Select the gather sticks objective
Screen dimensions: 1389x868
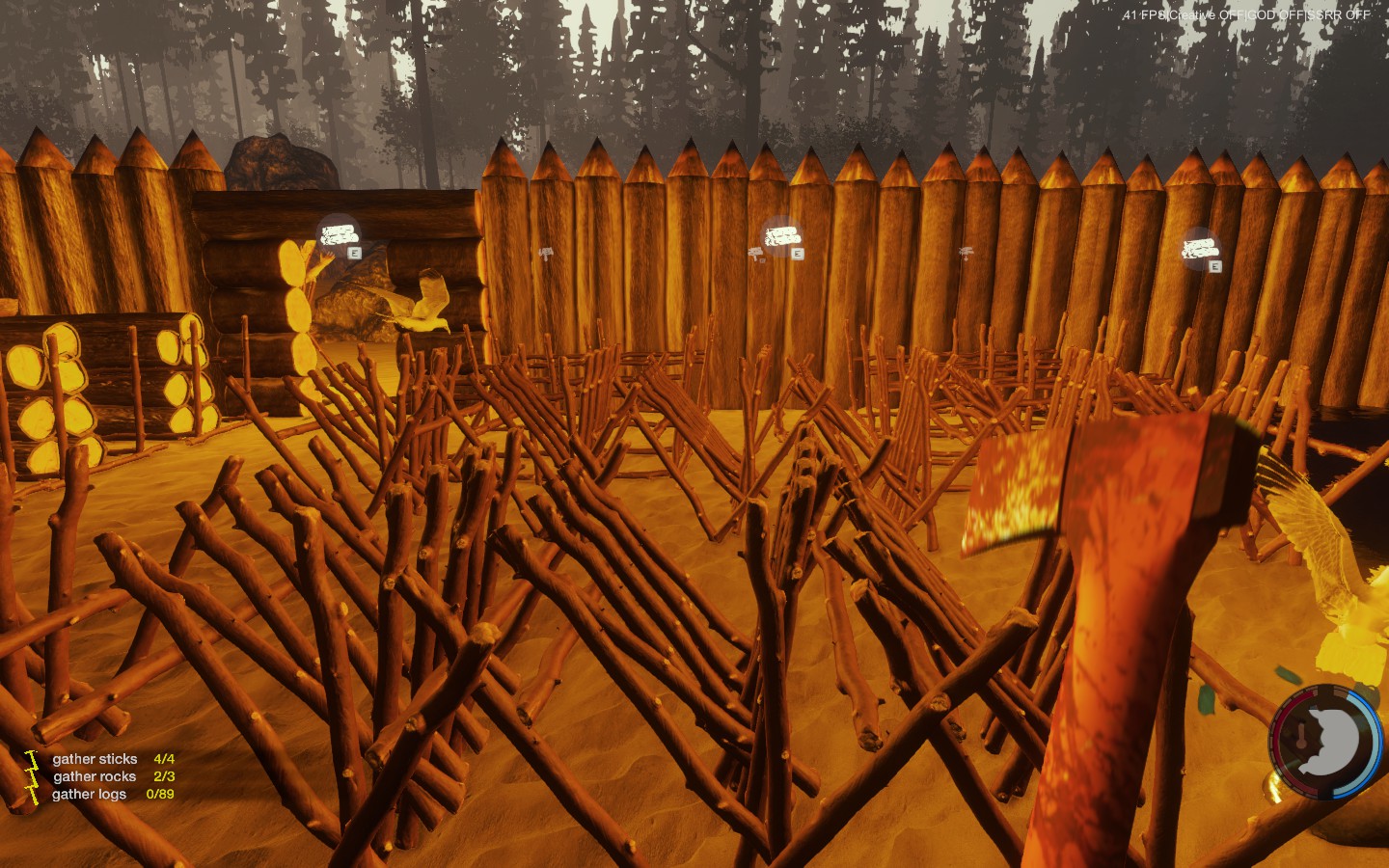click(95, 759)
